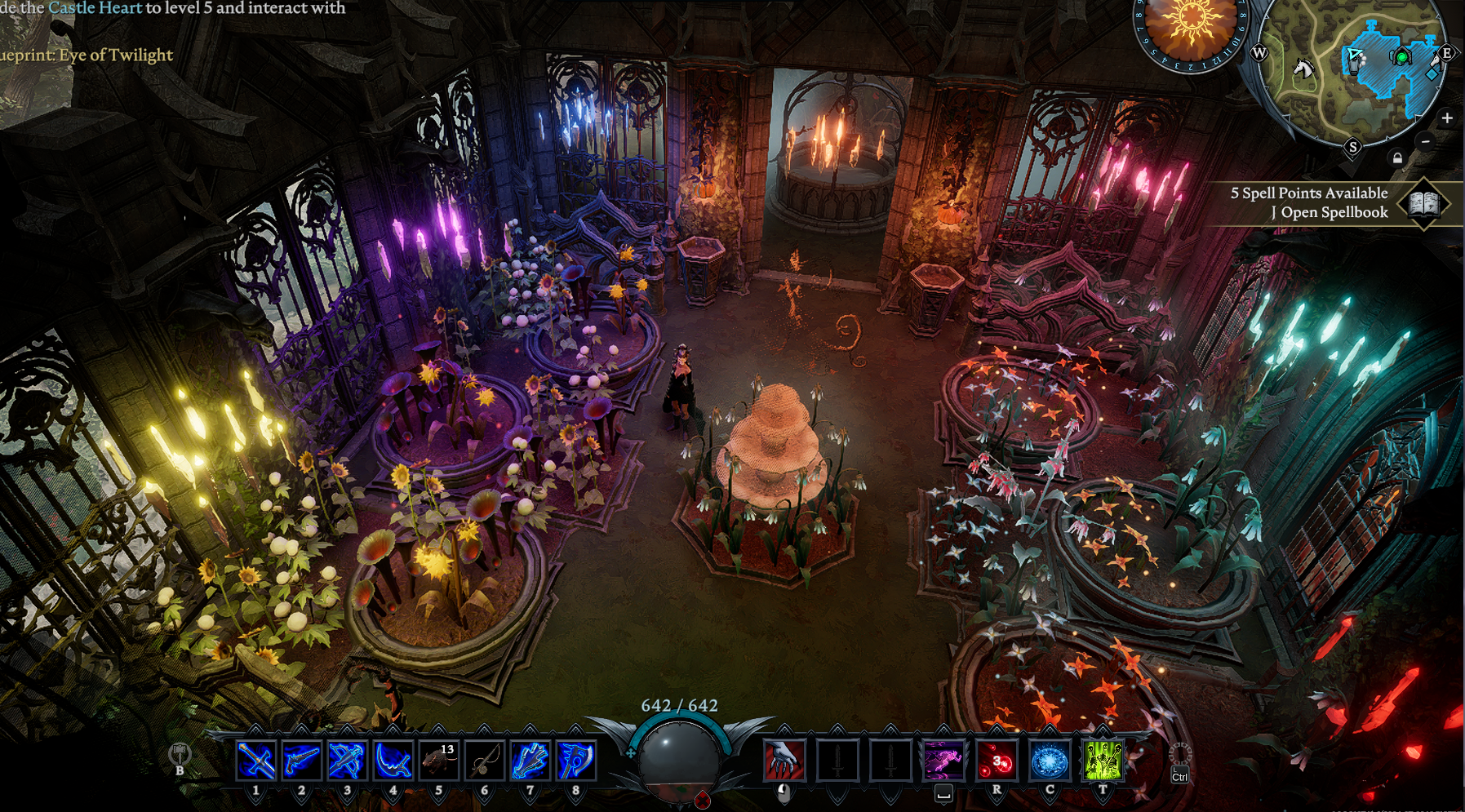Select the sword in hotbar slot 1
Viewport: 1465px width, 812px height.
[x=255, y=761]
